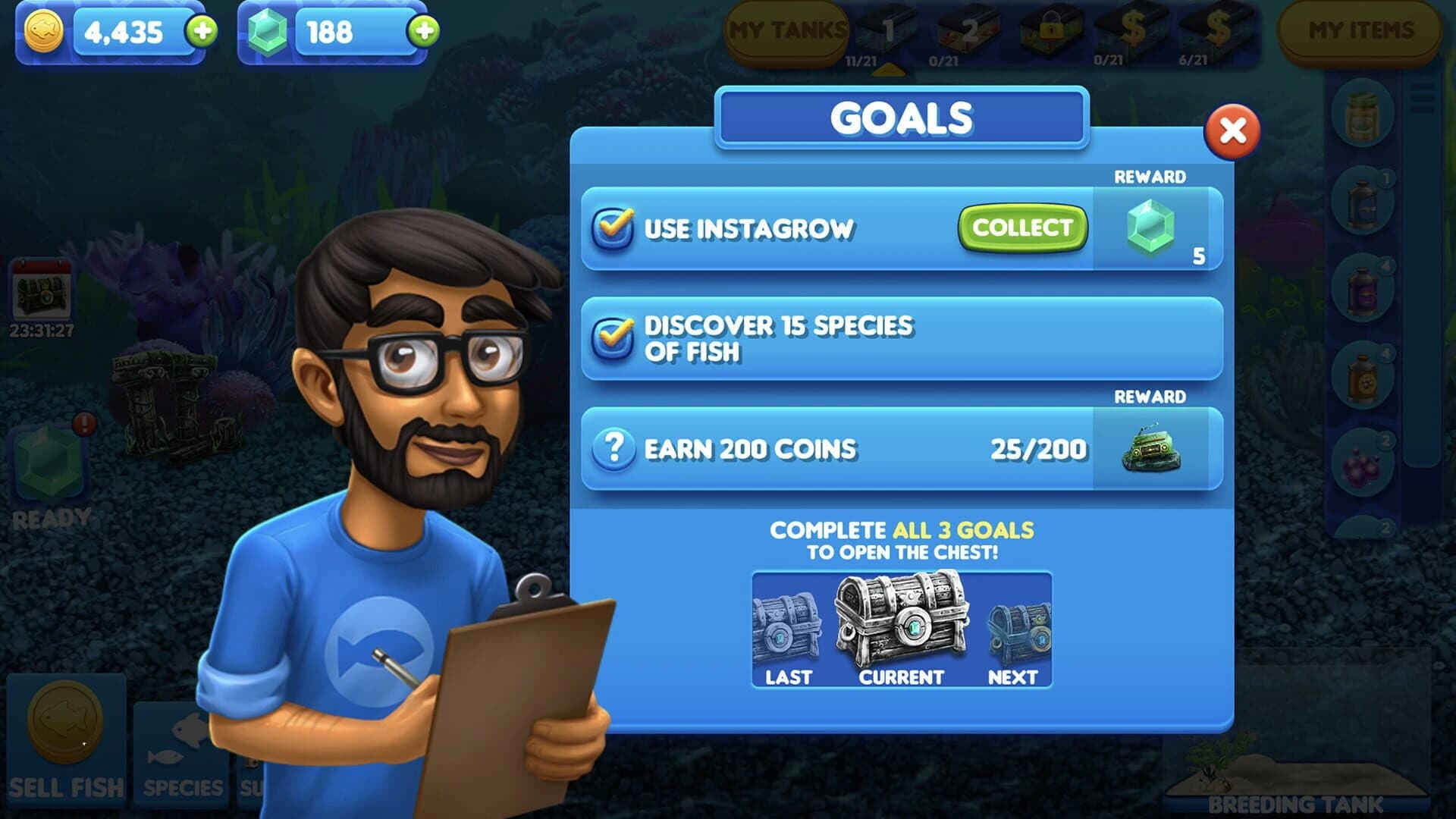Screen dimensions: 1456x819
Task: Click the question mark on Earn 200 Coins goal
Action: tap(616, 447)
